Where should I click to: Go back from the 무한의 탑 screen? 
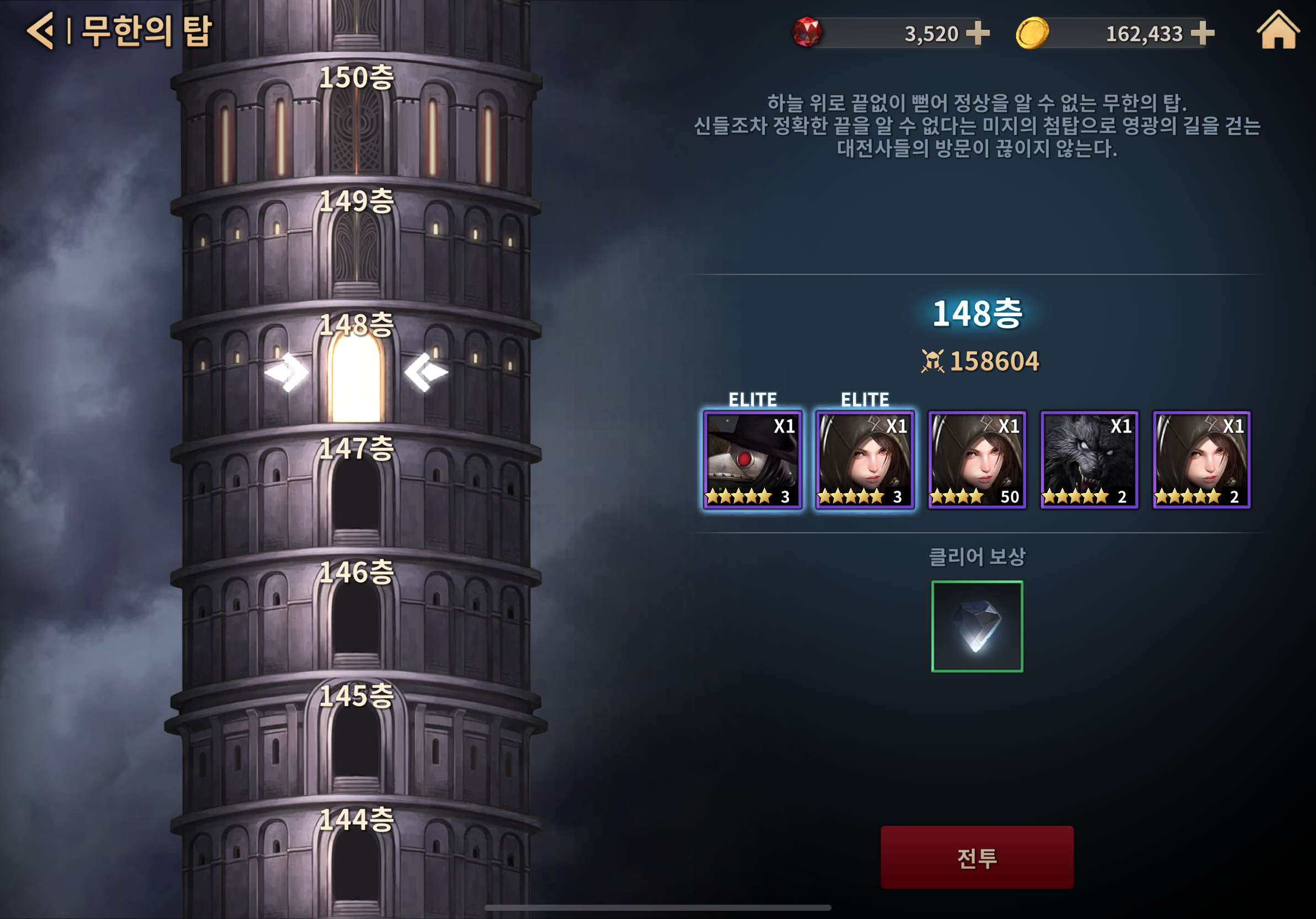tap(41, 31)
